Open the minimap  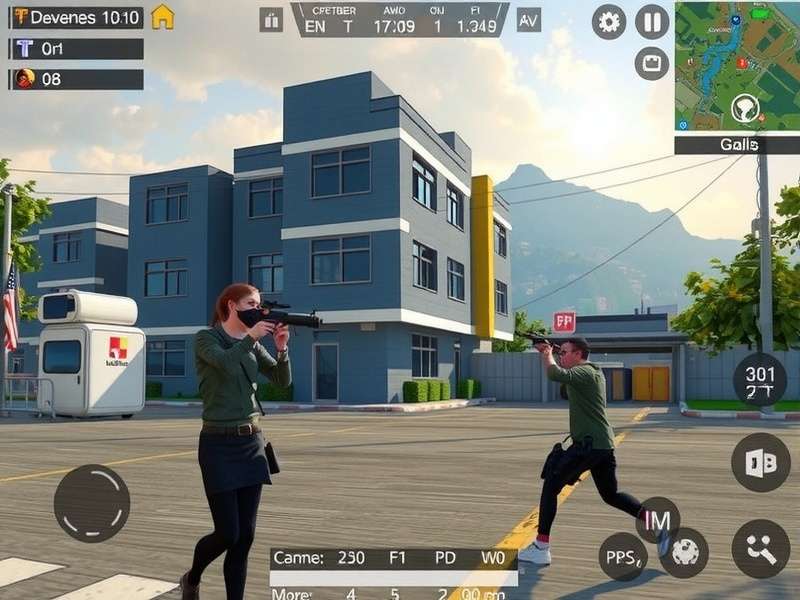coord(737,66)
